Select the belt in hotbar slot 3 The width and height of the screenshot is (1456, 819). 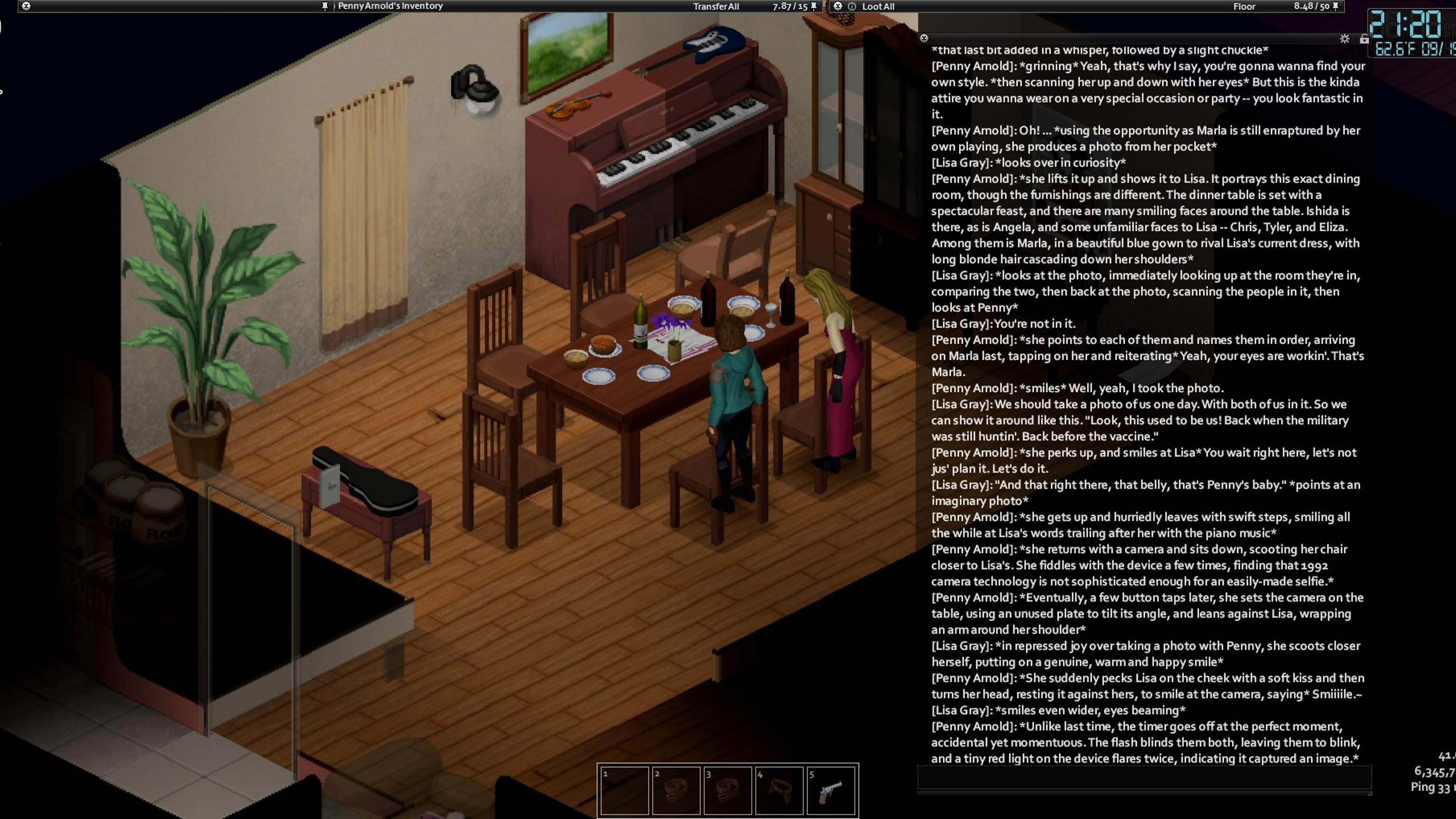coord(728,790)
